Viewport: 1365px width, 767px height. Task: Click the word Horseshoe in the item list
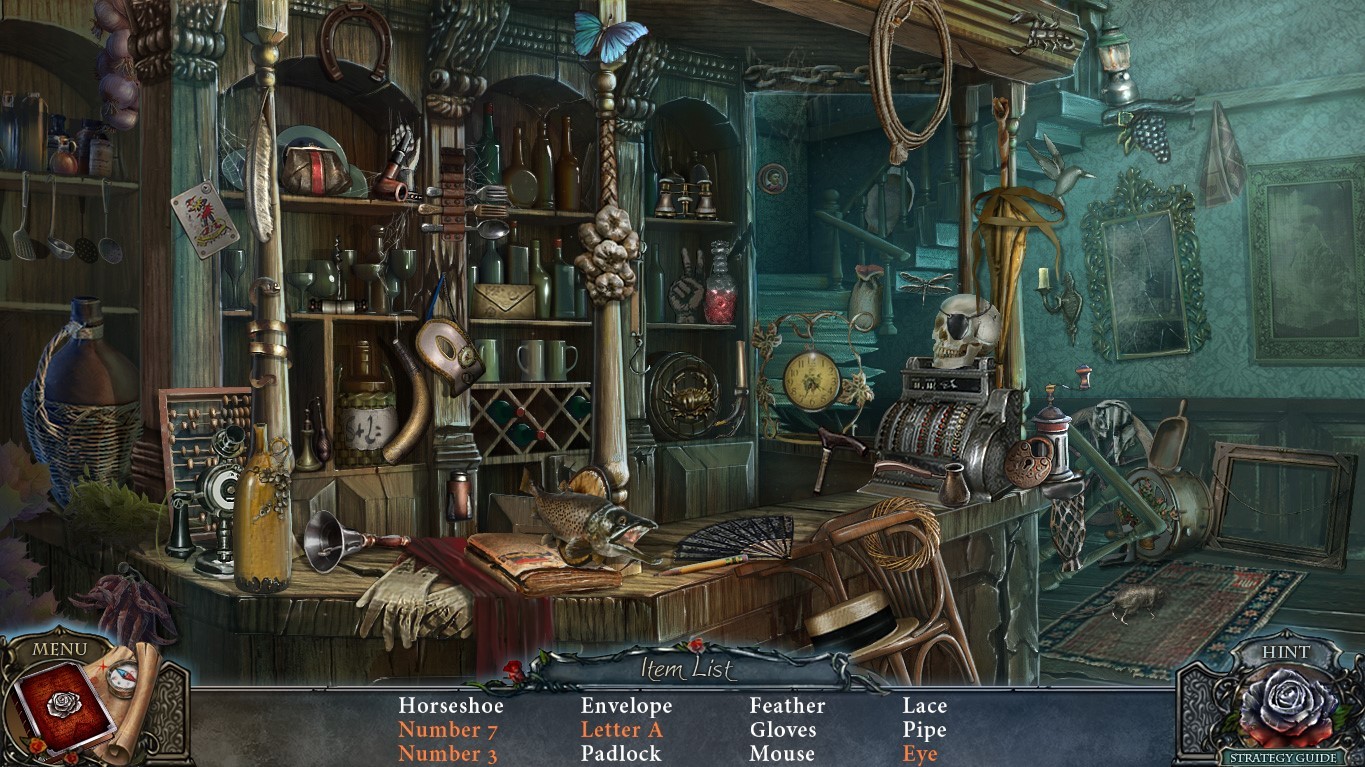pyautogui.click(x=450, y=706)
